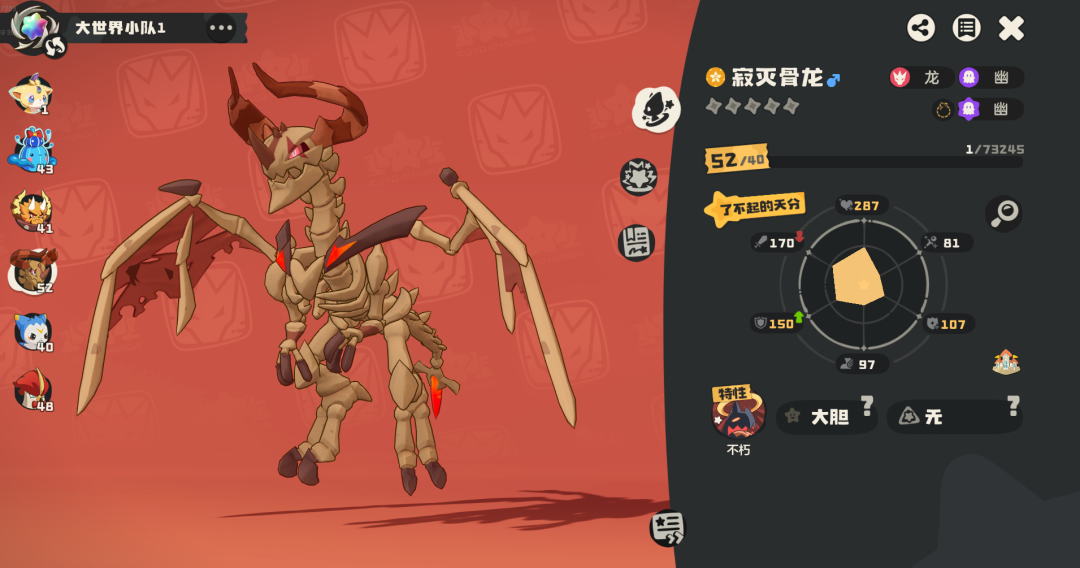Tap the small castle icon
Screen dimensions: 1080x568
[1006, 362]
